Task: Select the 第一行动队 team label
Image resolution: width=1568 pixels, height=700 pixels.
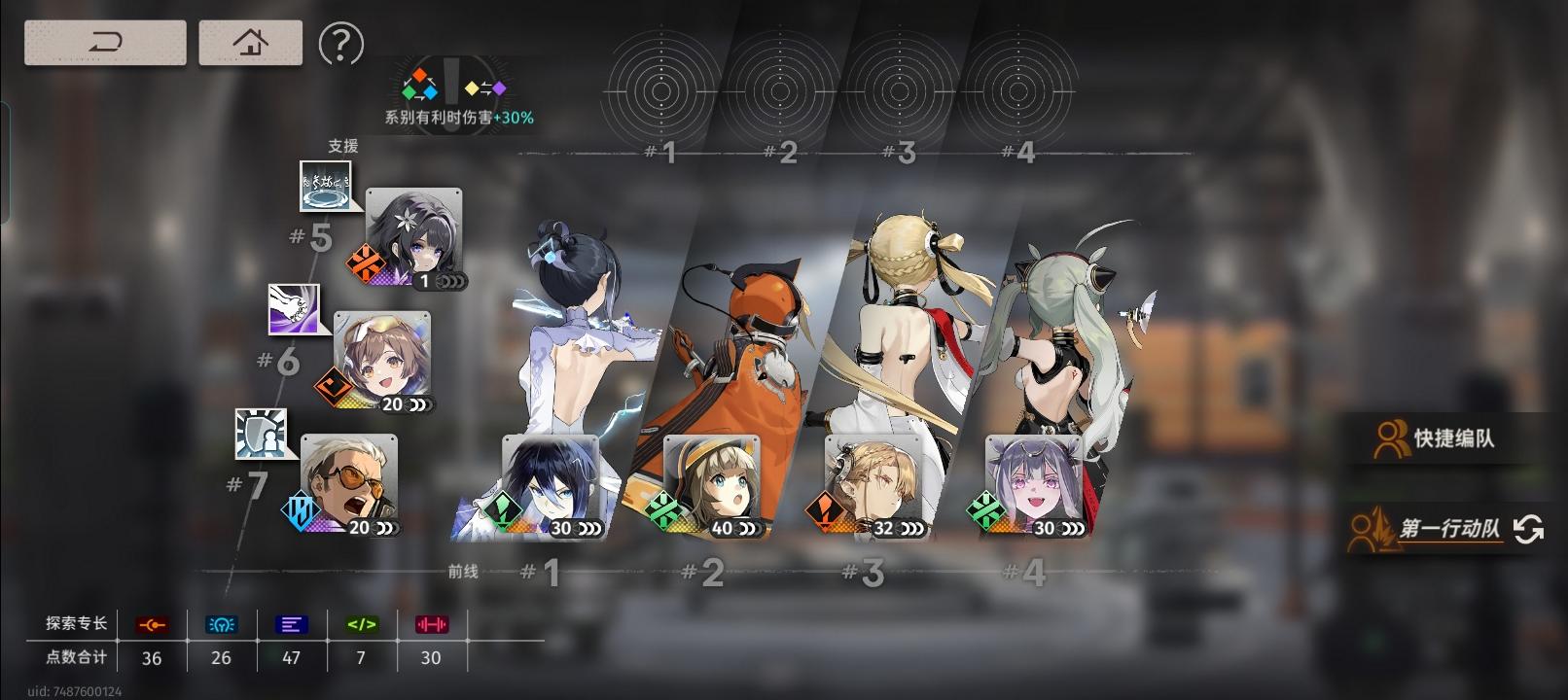Action: 1450,528
